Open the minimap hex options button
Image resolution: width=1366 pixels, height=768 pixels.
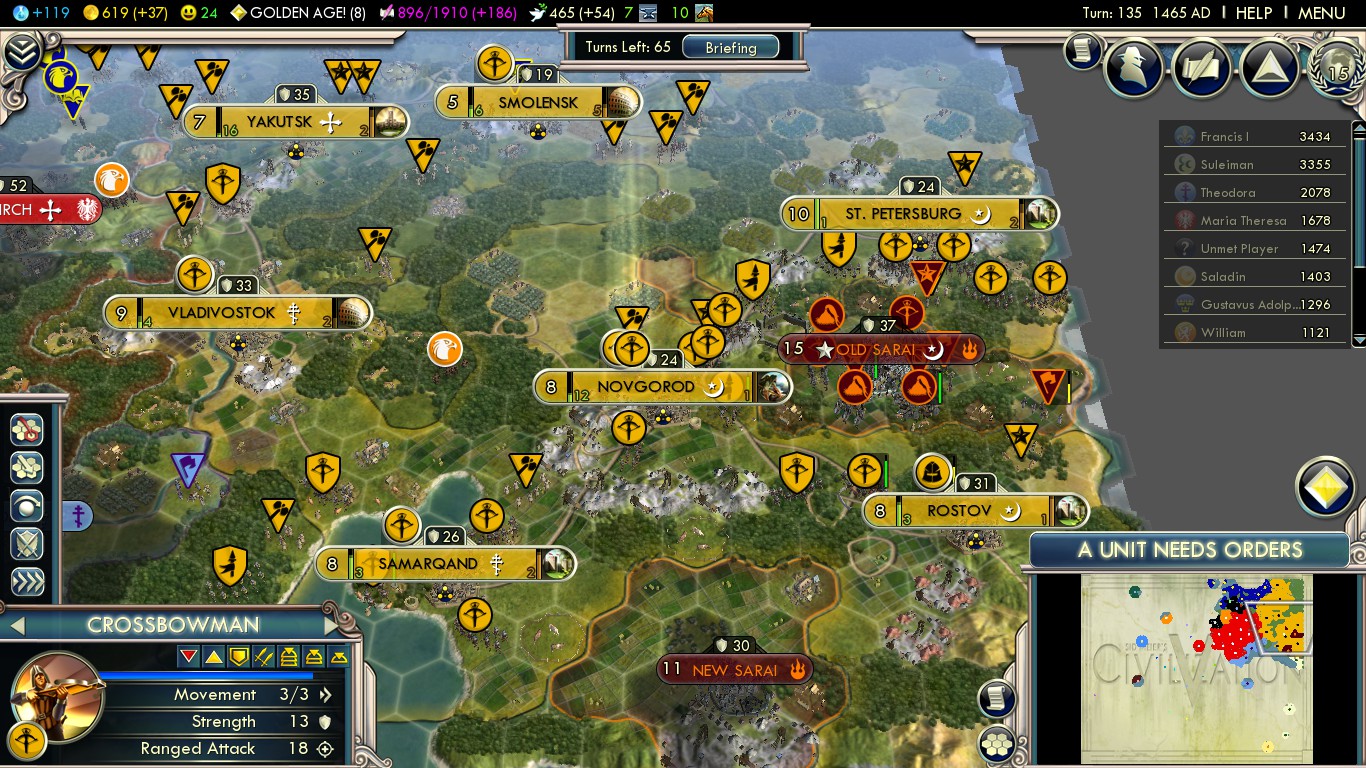[x=997, y=742]
